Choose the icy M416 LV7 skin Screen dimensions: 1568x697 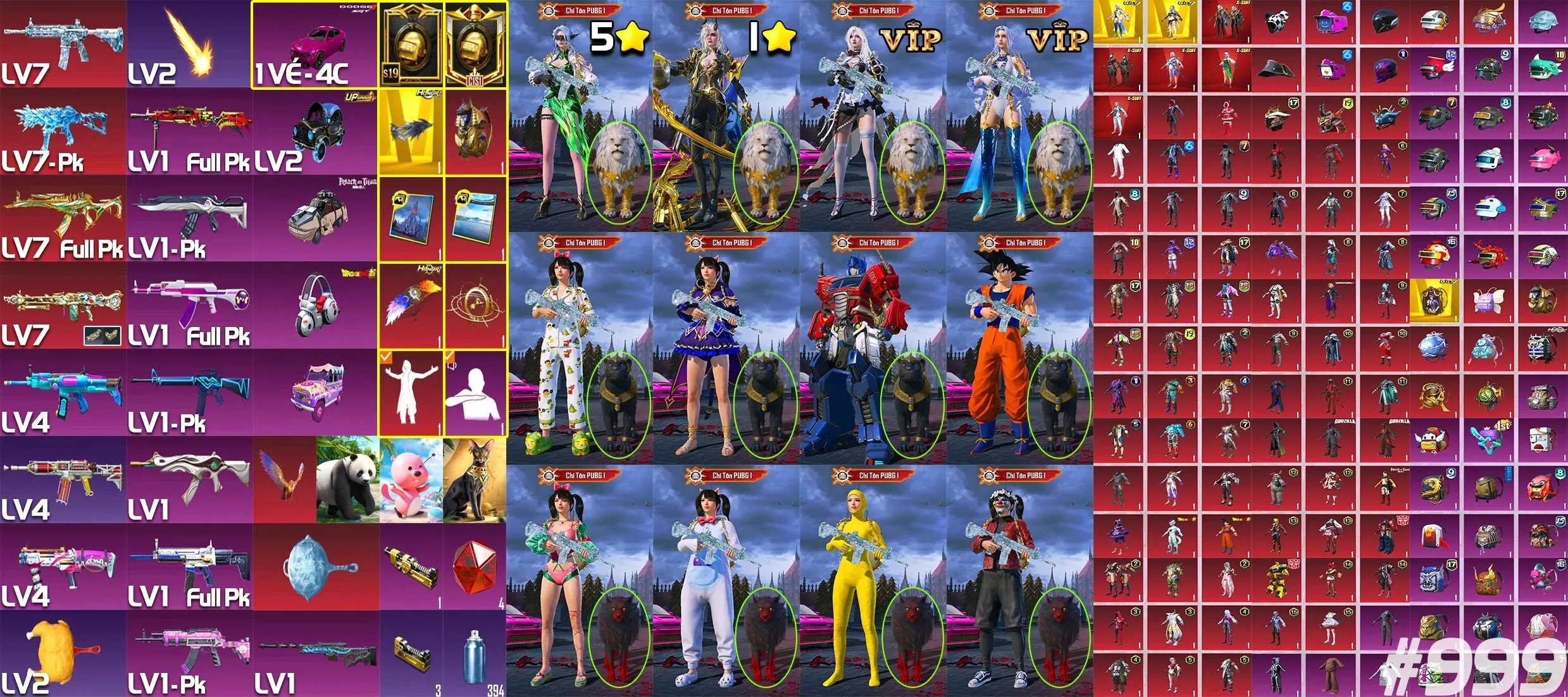point(63,43)
